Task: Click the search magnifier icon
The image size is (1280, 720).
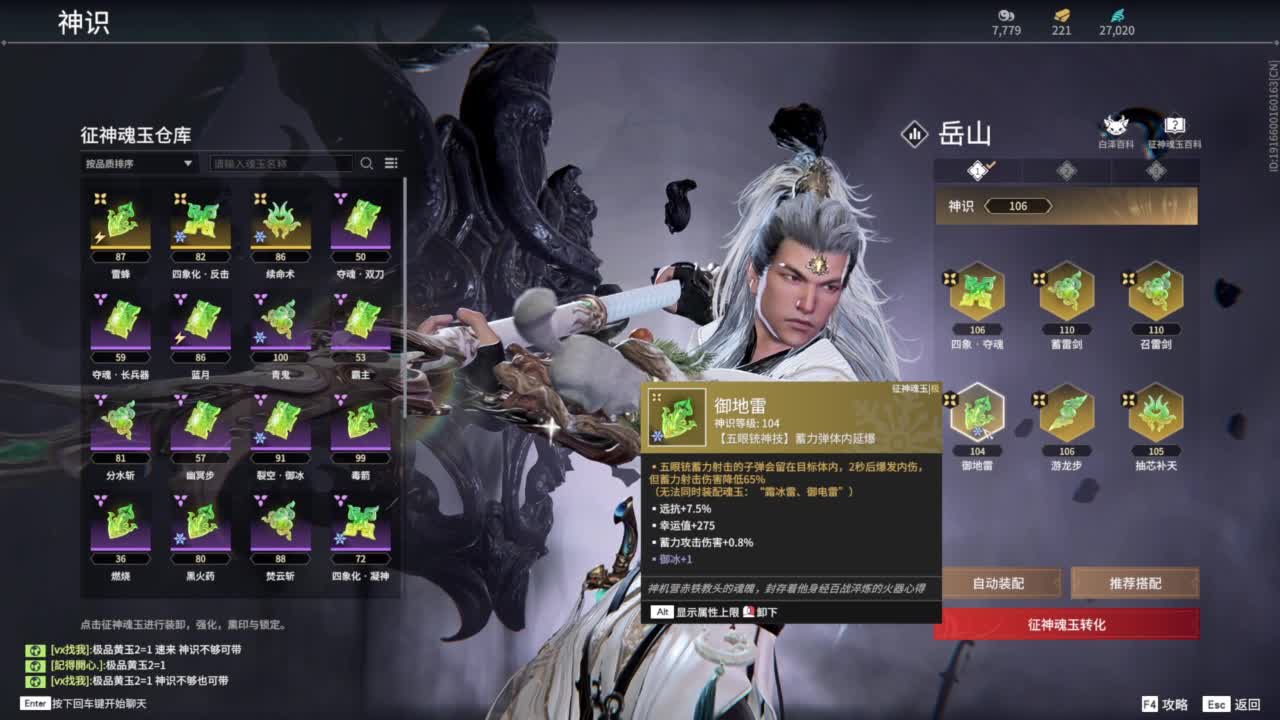Action: coord(366,163)
